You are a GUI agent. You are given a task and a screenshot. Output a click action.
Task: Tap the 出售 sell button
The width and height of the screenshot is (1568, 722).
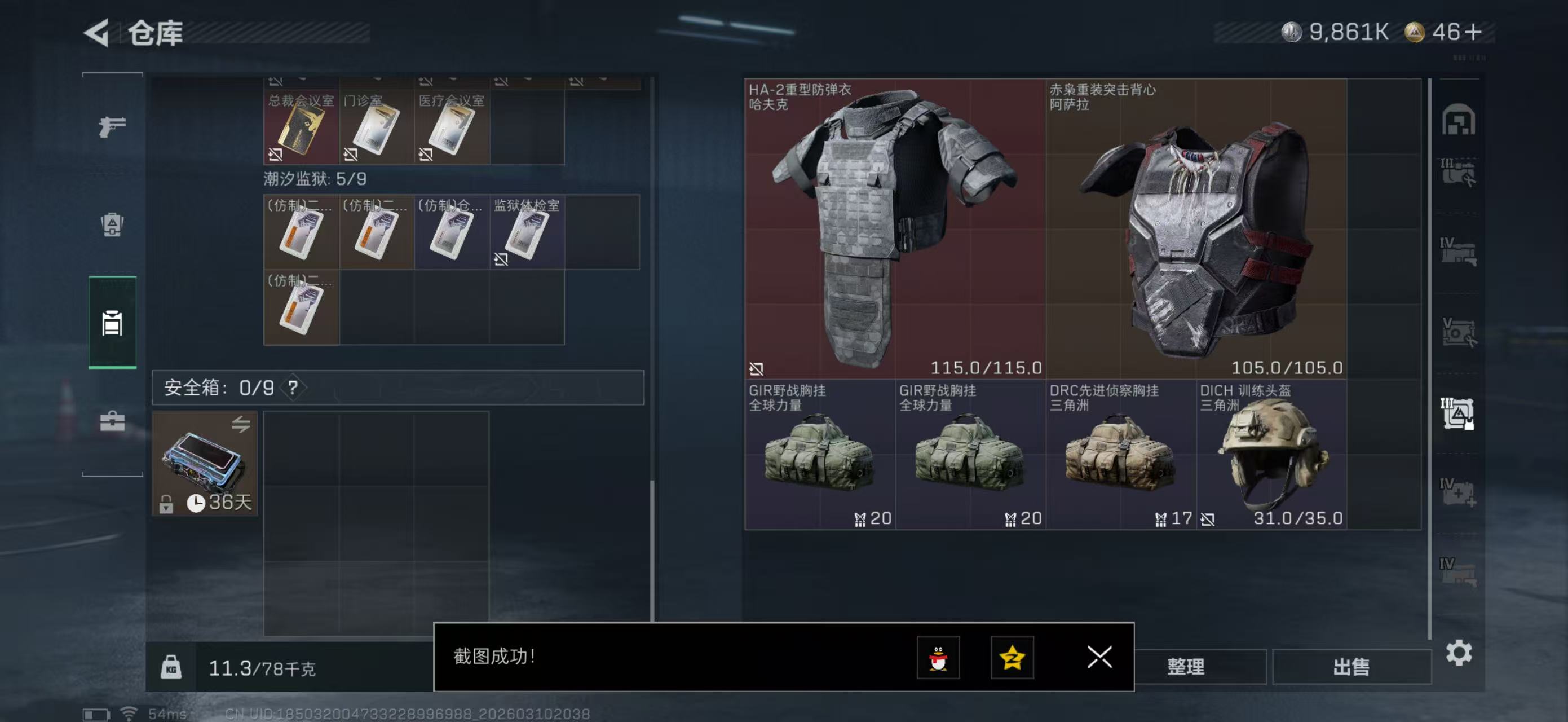click(1351, 667)
